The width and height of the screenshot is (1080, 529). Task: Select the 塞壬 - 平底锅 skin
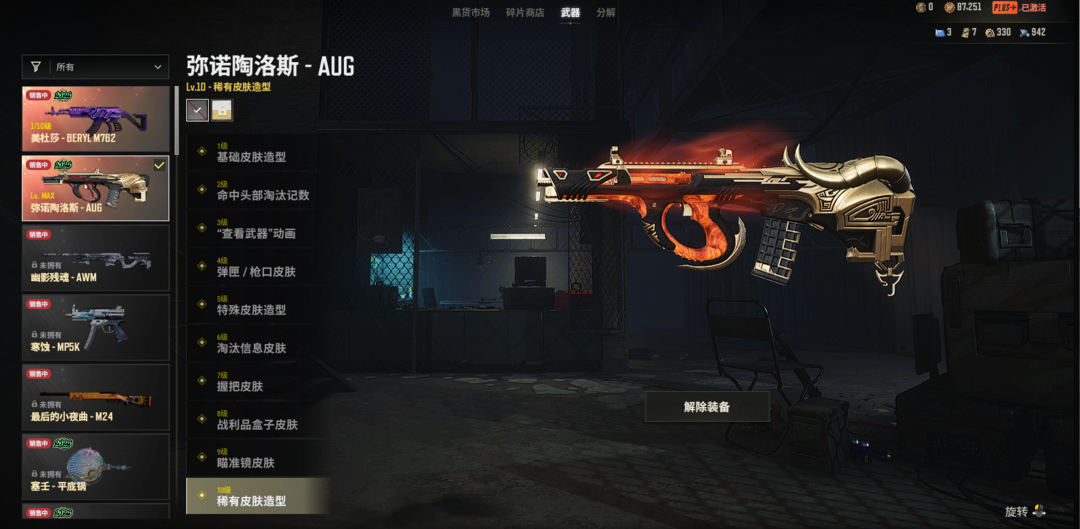96,466
